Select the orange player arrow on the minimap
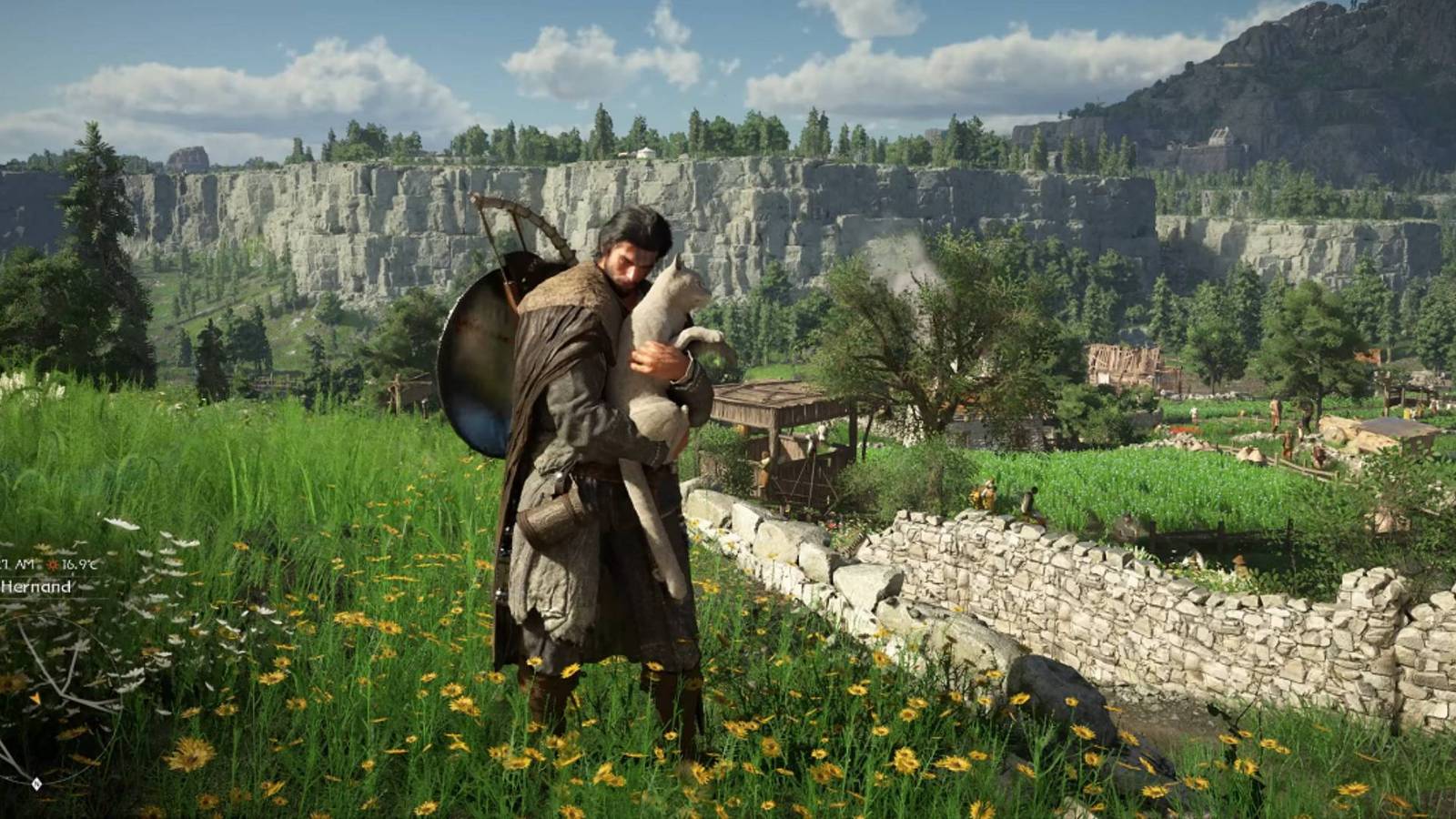Screen dimensions: 1456x819 point(35,697)
